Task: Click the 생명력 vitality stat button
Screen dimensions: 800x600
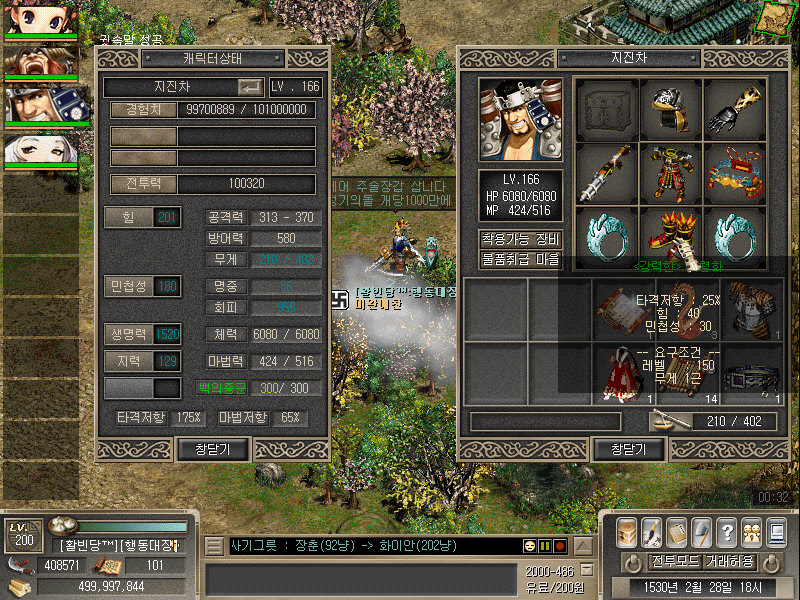Action: (x=143, y=335)
